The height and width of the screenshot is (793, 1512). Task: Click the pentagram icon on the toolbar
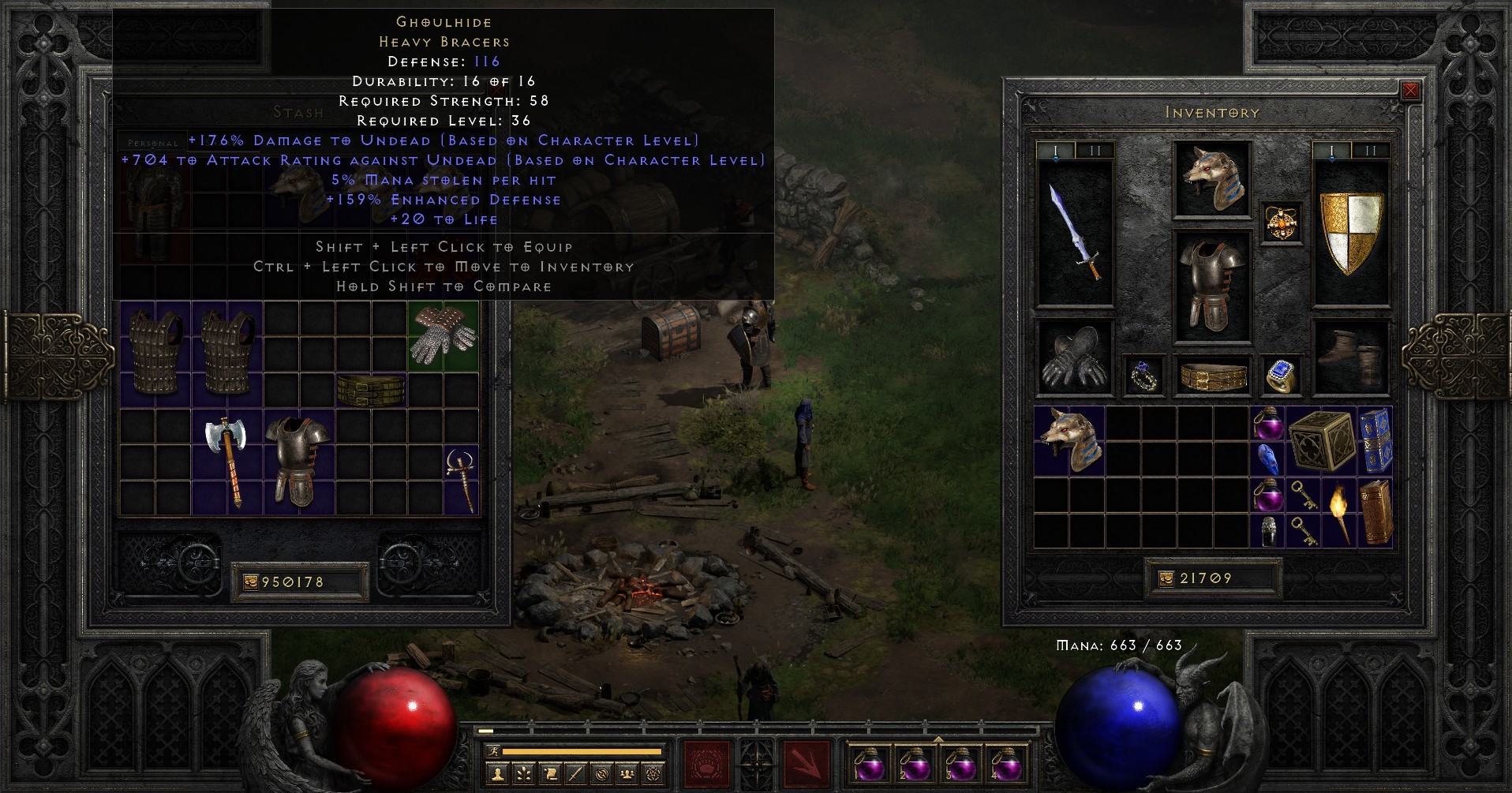[x=654, y=775]
